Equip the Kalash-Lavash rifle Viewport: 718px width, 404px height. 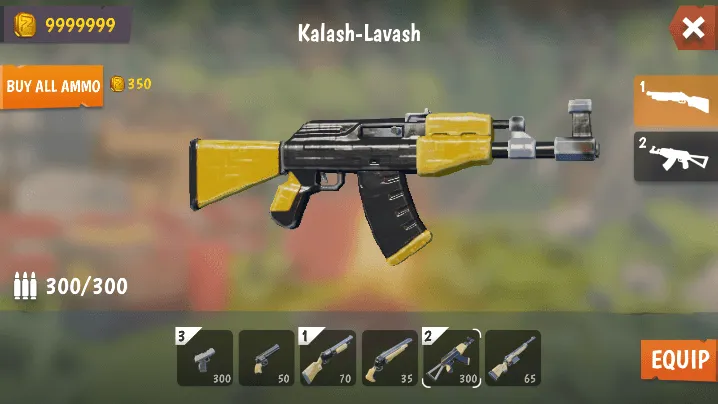pos(679,360)
